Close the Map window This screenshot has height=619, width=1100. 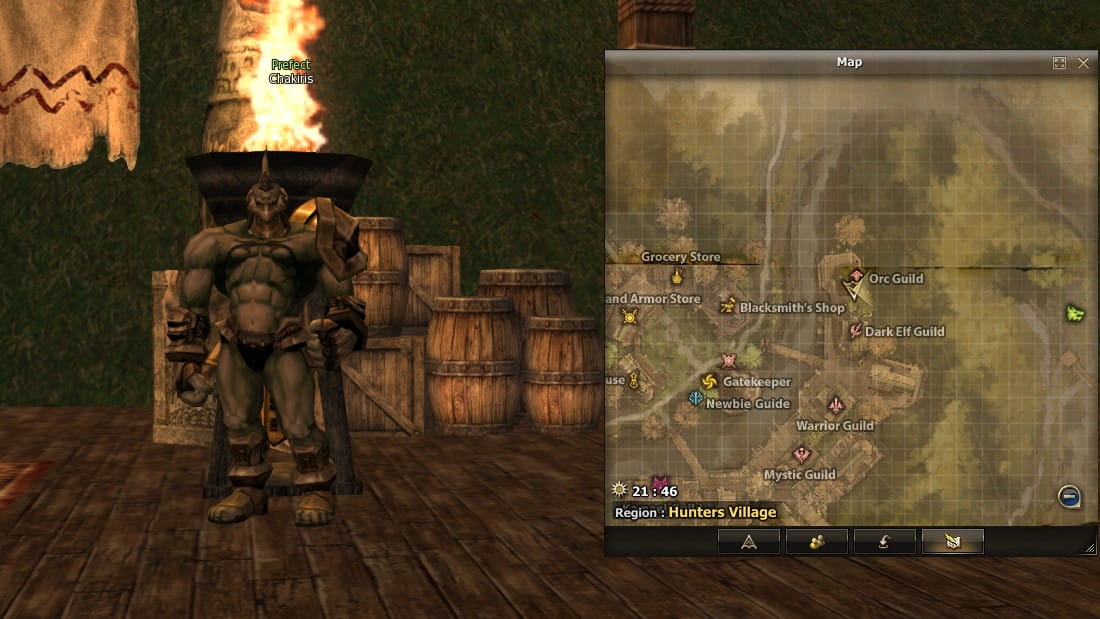1083,63
